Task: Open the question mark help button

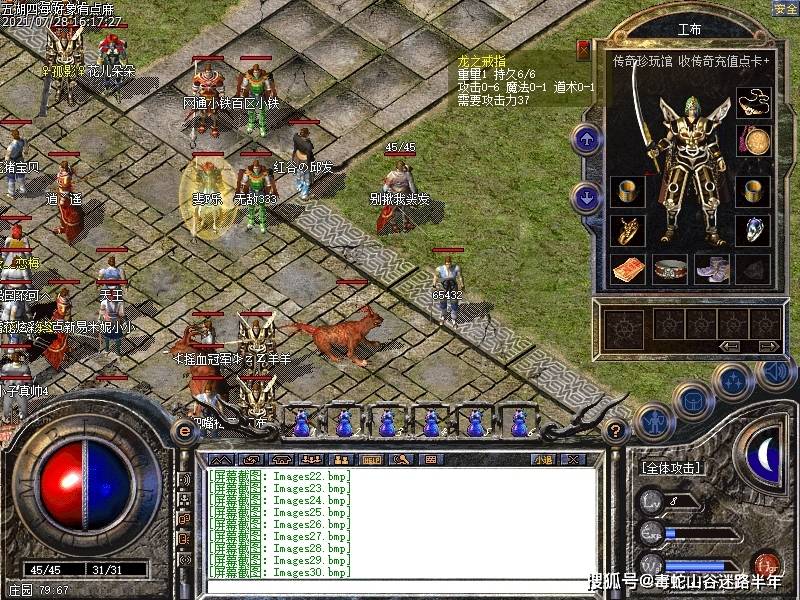Action: point(617,430)
